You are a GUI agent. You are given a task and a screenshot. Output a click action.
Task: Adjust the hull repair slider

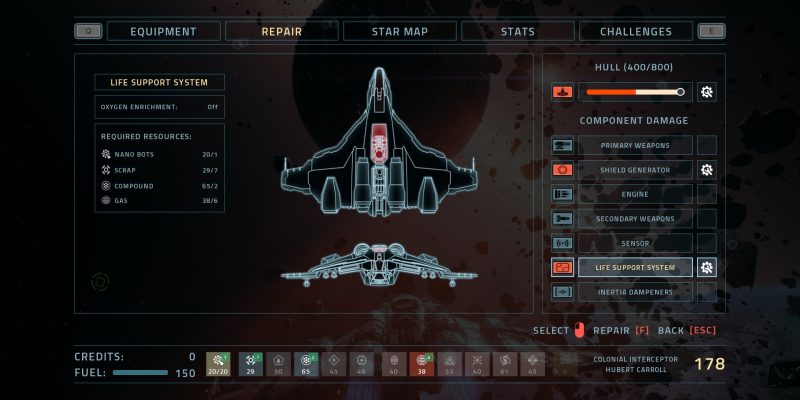[x=634, y=93]
